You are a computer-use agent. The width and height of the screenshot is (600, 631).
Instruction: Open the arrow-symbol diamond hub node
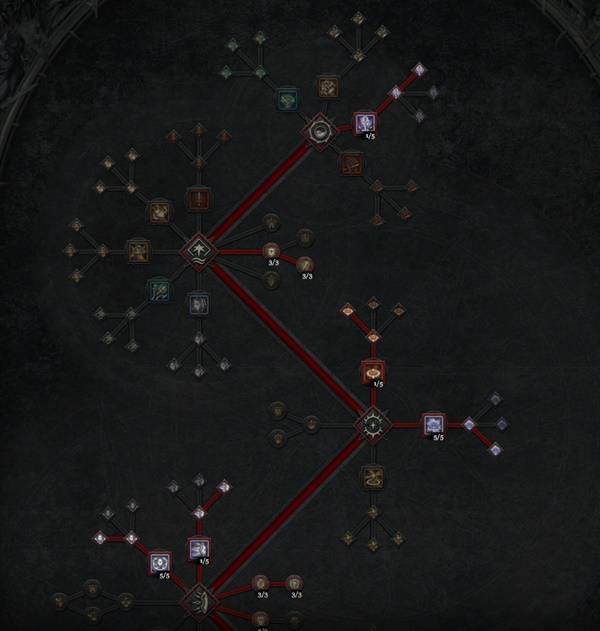tap(197, 251)
